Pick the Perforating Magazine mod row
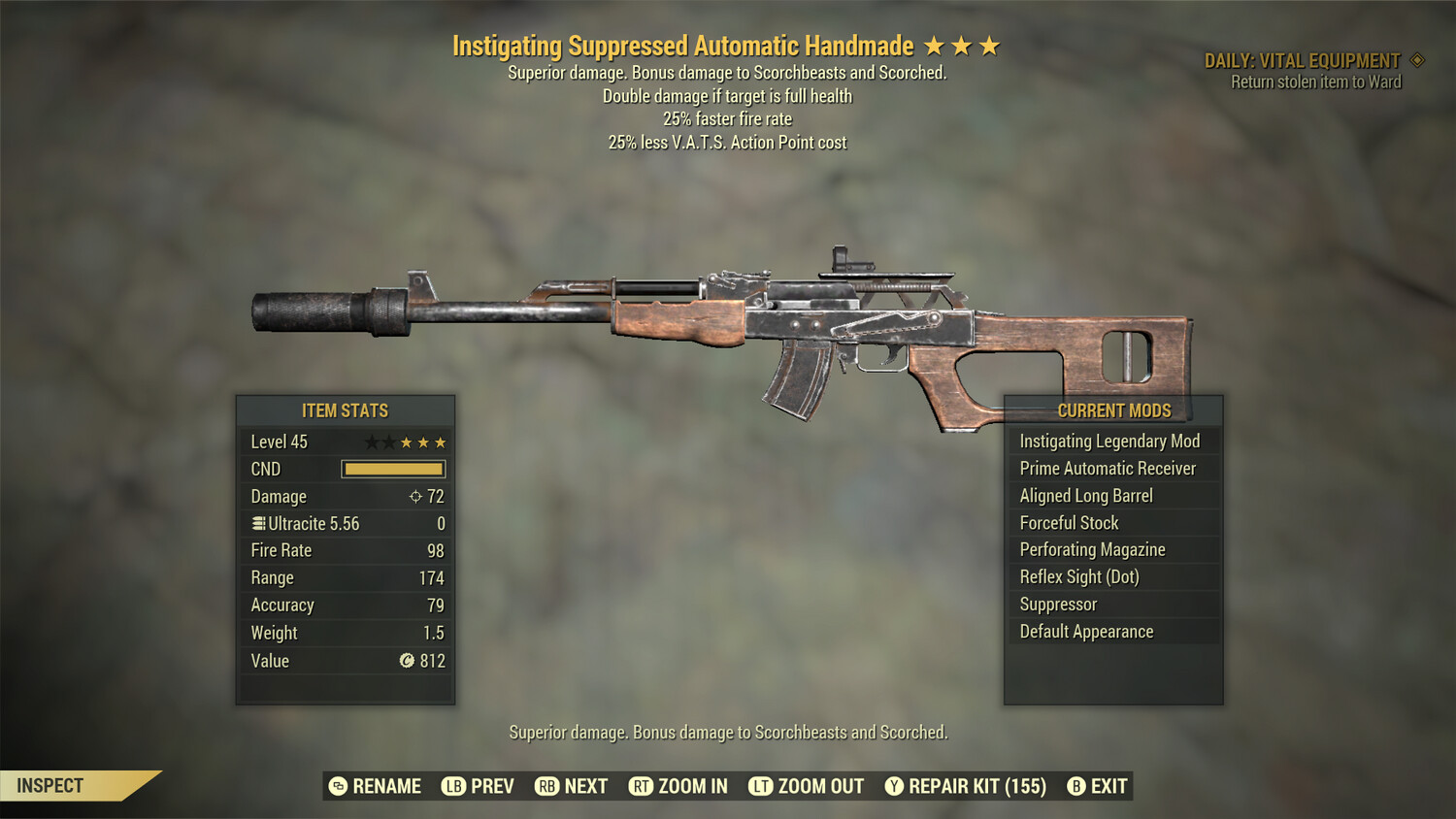 coord(1092,550)
